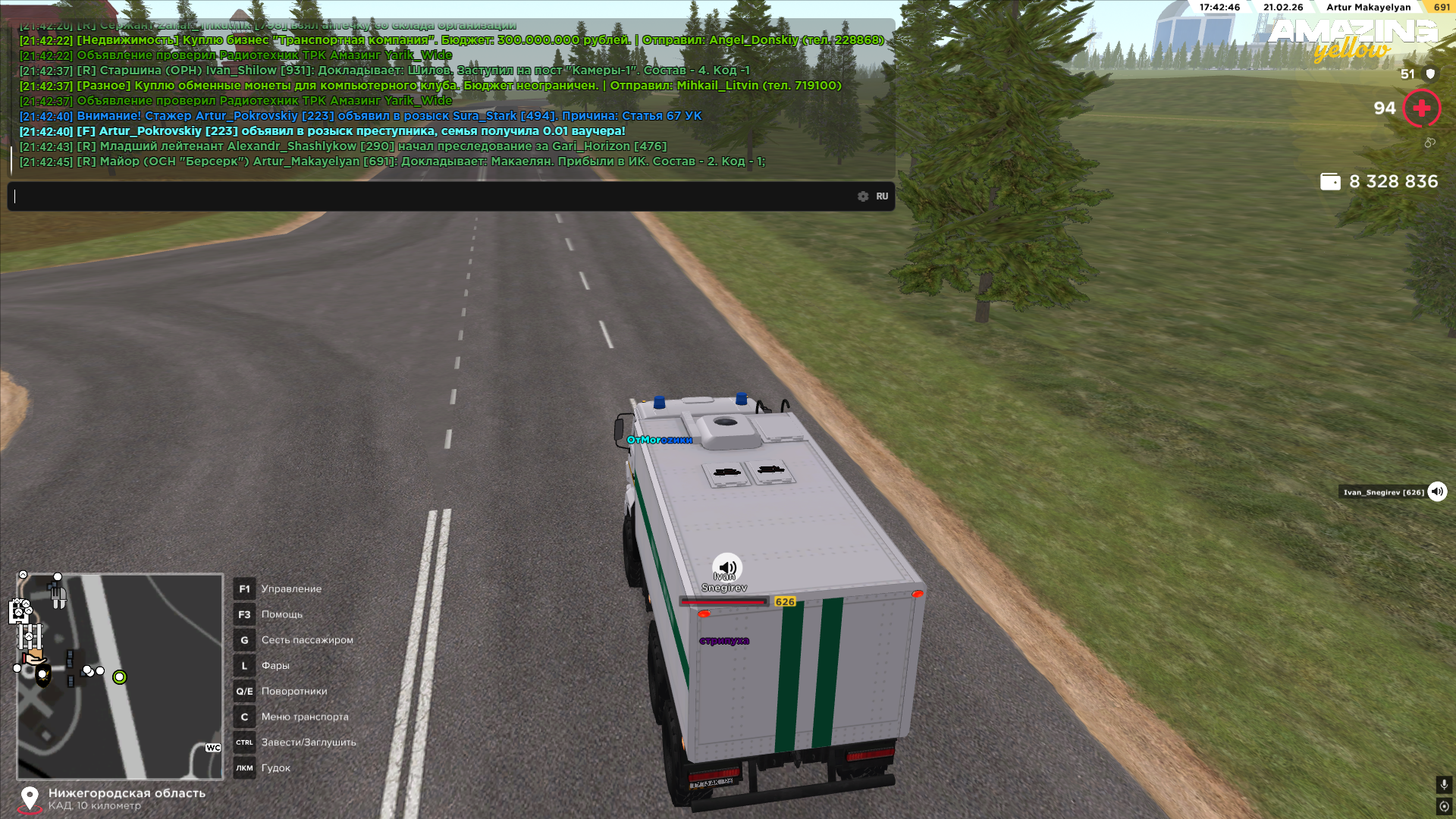Screen dimensions: 1456x819
Task: Click the location pin beside Нижегородская область
Action: pos(30,798)
